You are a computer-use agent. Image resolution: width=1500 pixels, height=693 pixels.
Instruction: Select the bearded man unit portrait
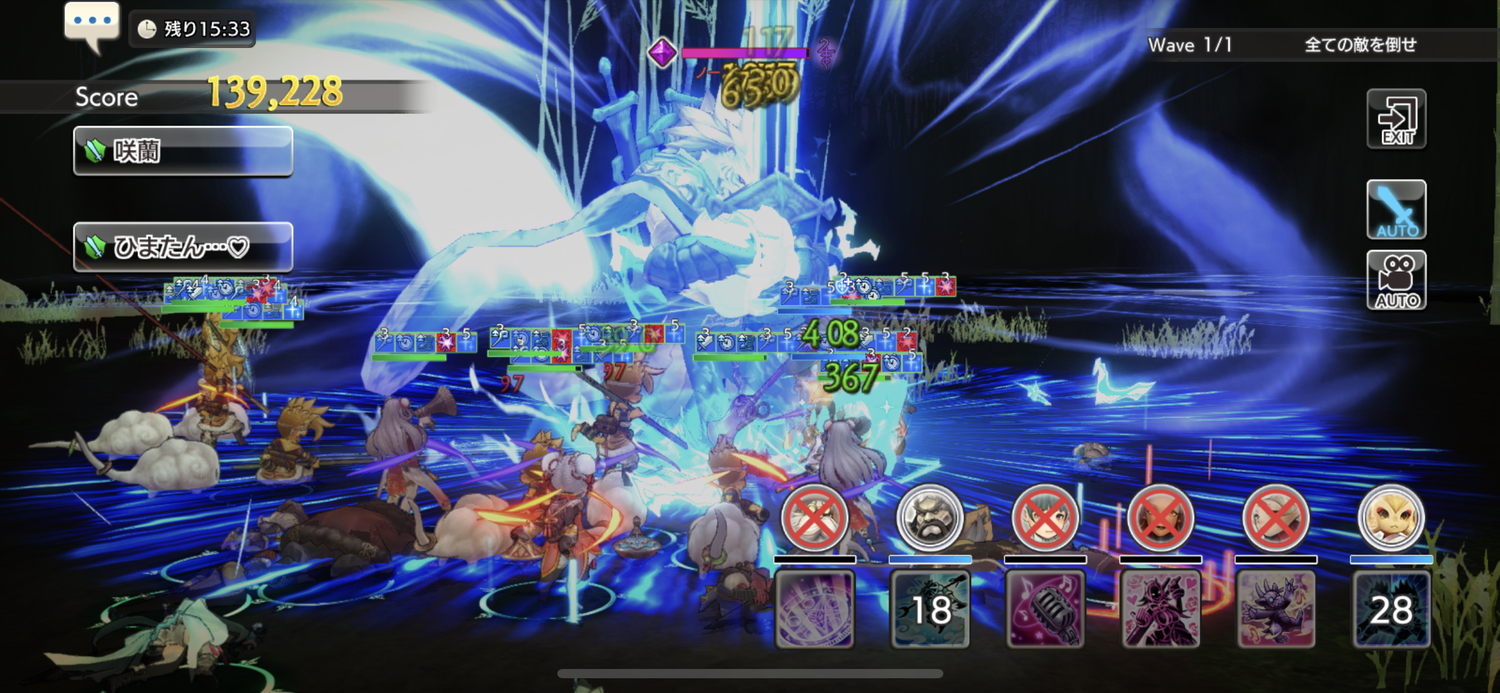930,519
